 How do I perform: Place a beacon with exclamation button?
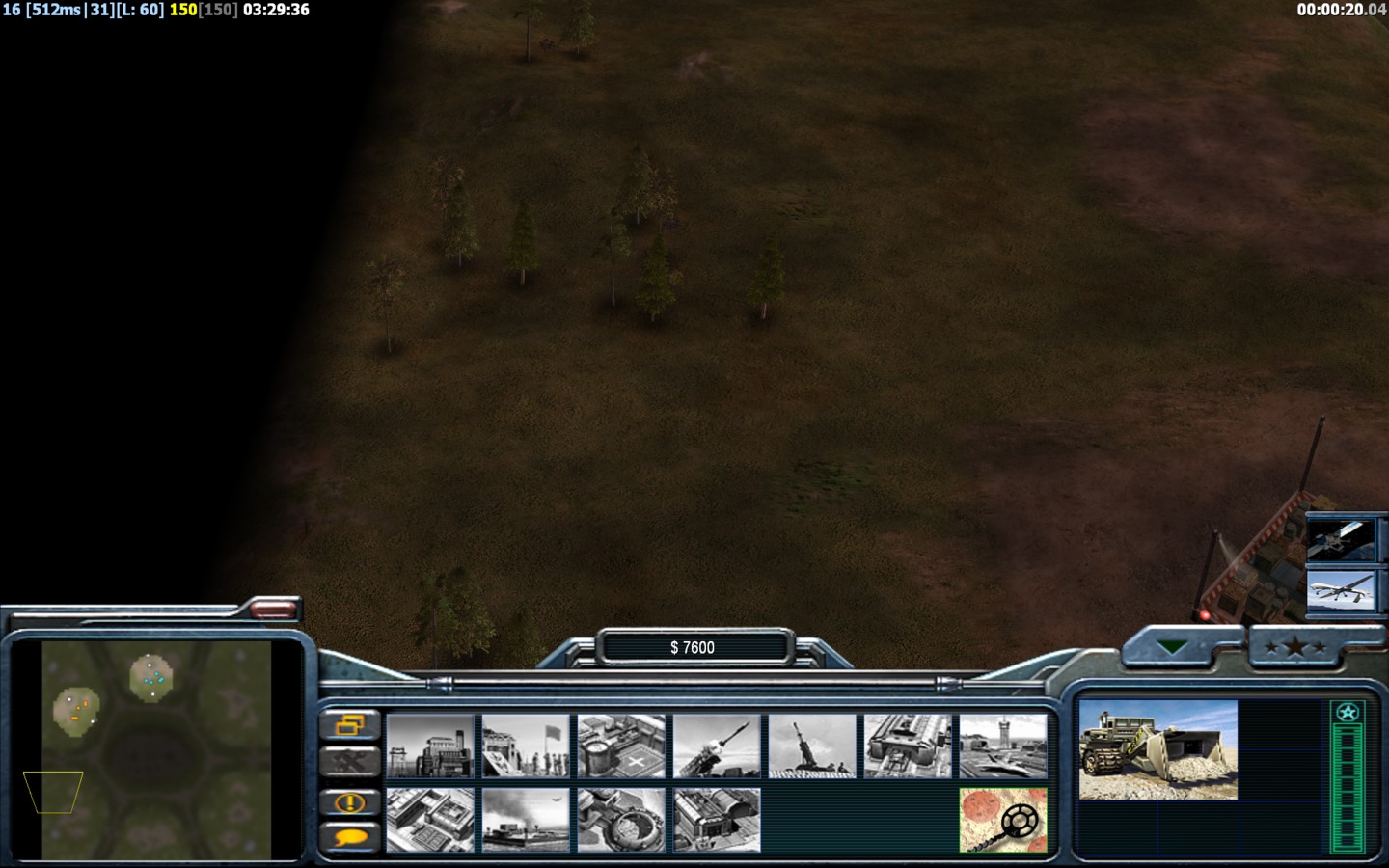(348, 802)
